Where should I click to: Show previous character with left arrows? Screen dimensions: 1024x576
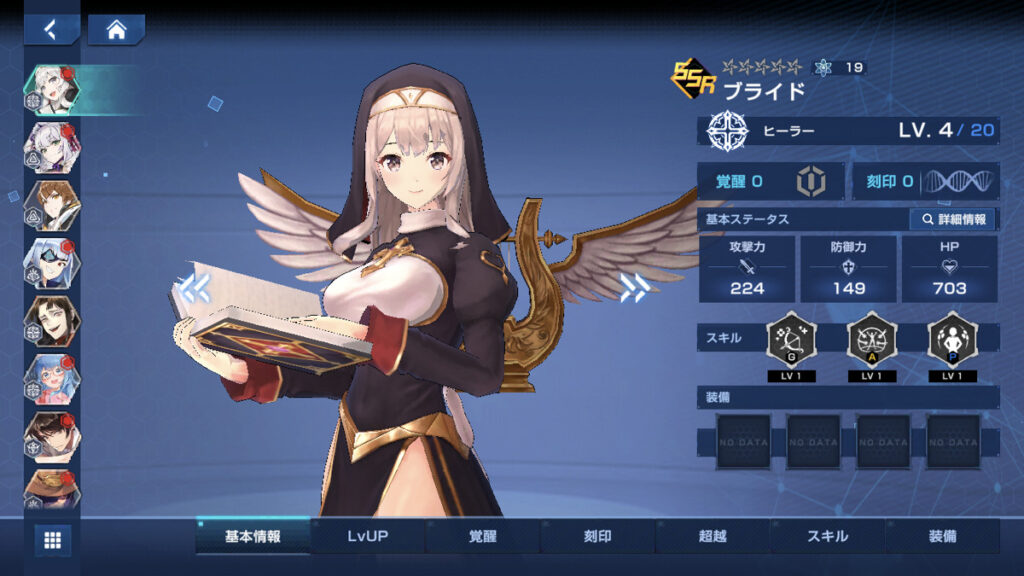tap(194, 288)
